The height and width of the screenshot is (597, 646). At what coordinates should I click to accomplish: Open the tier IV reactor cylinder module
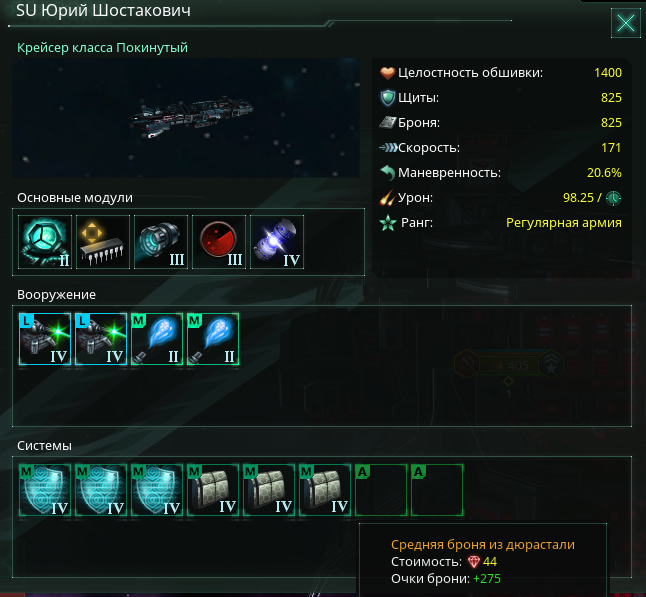(x=276, y=243)
